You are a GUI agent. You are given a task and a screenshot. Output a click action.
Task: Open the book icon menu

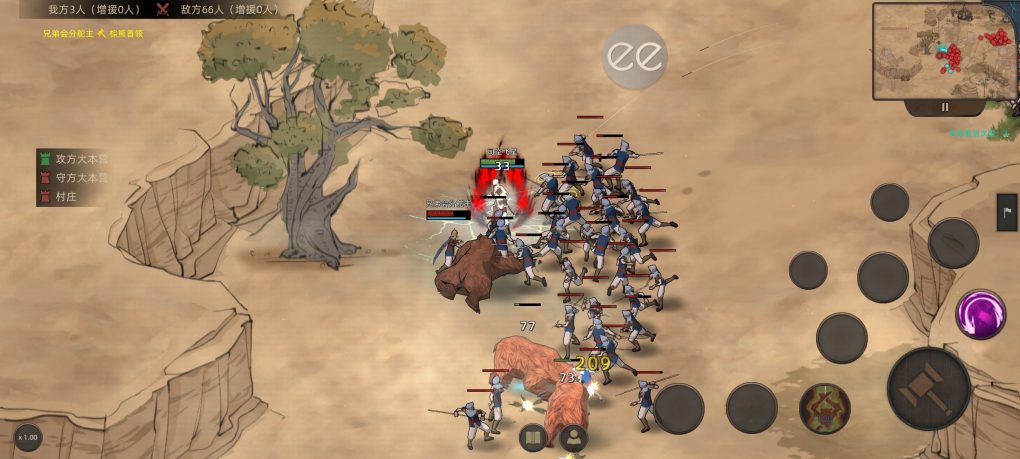tap(533, 437)
